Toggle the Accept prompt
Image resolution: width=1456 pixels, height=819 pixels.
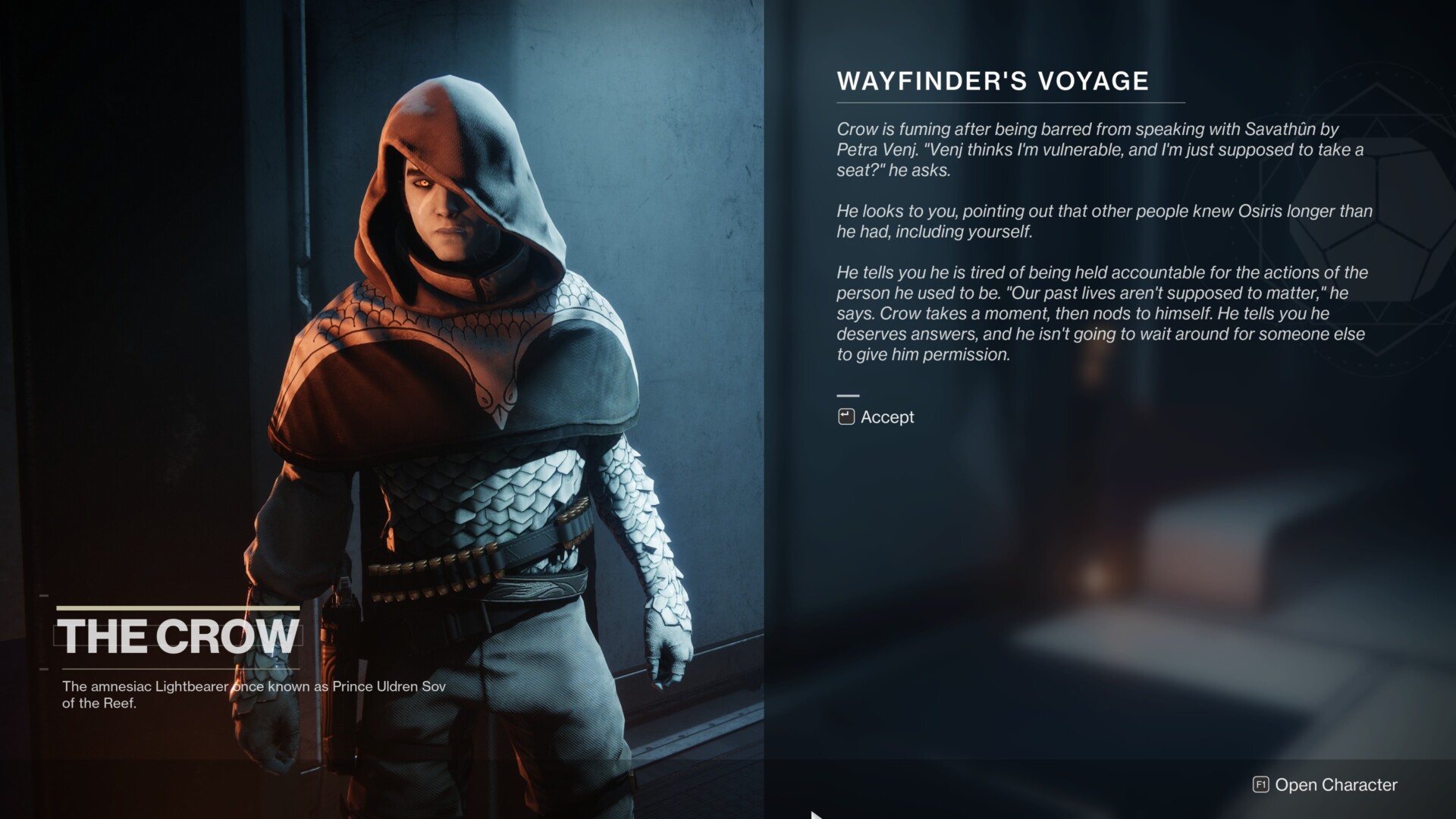pos(887,416)
